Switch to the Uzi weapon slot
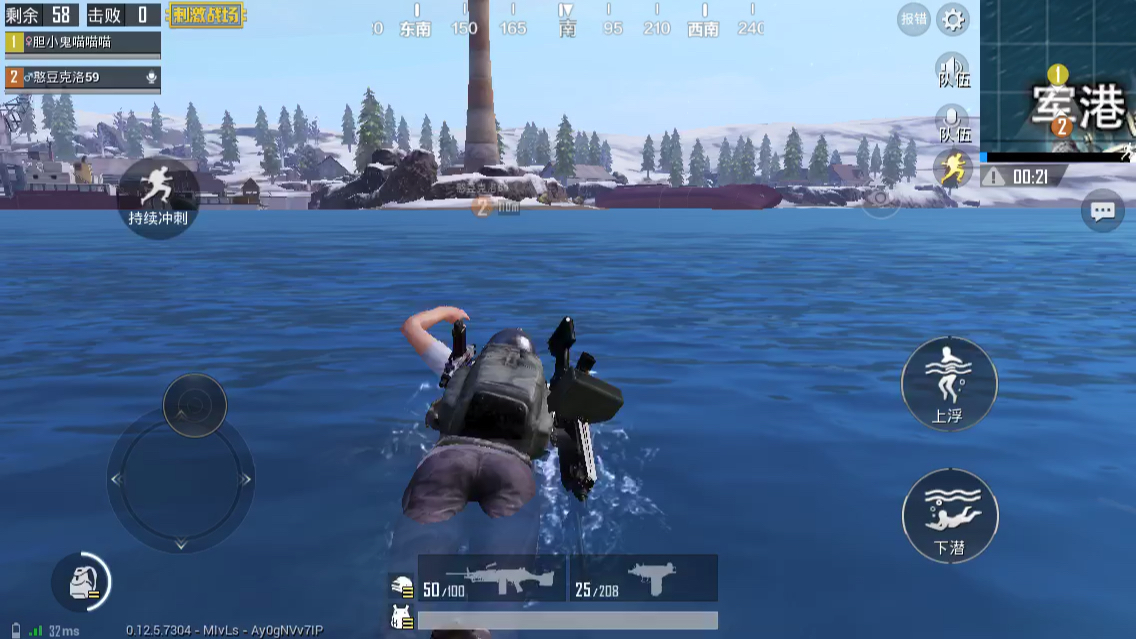The height and width of the screenshot is (639, 1136). [x=644, y=579]
